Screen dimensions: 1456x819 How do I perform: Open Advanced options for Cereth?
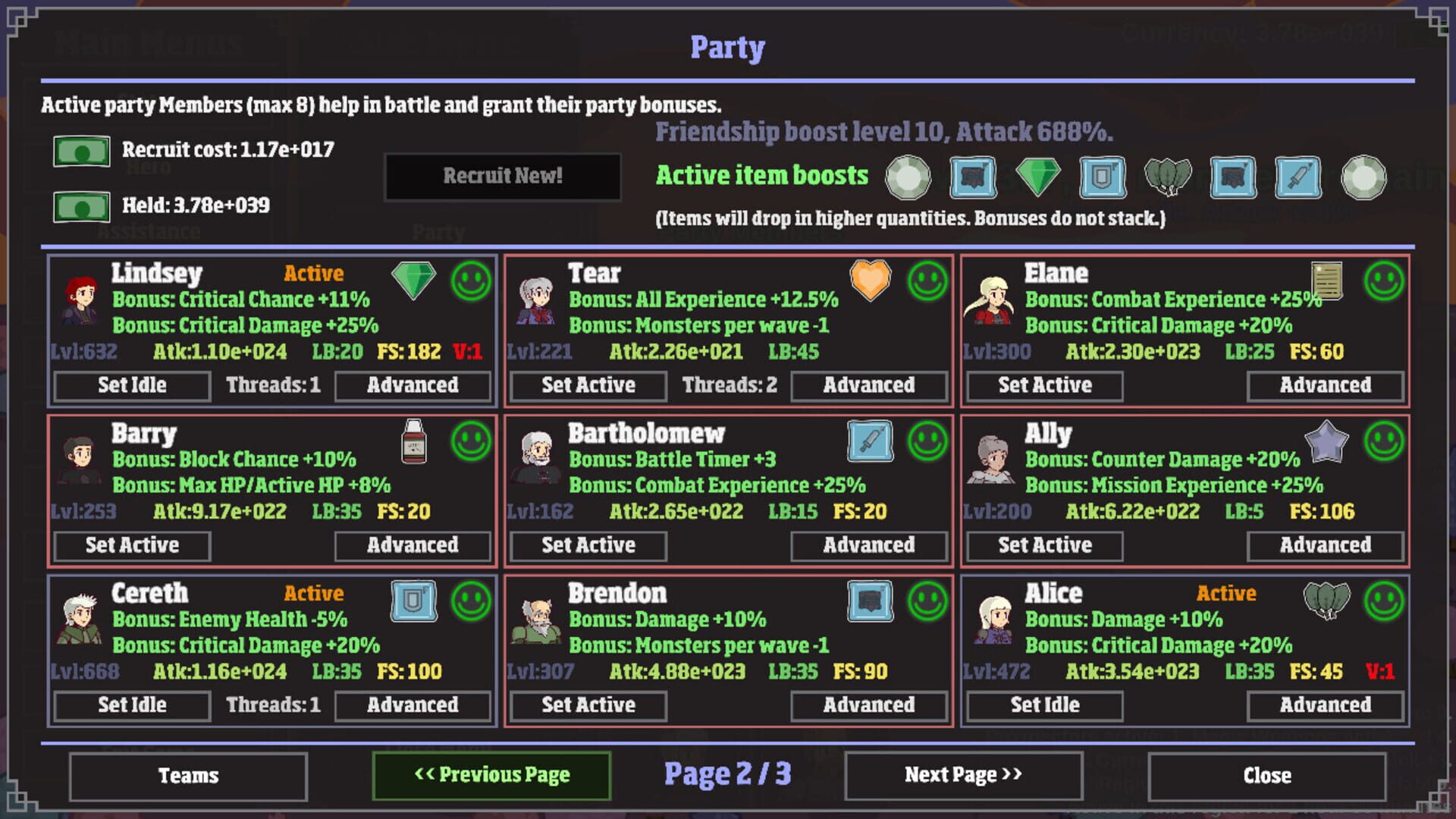[x=413, y=705]
